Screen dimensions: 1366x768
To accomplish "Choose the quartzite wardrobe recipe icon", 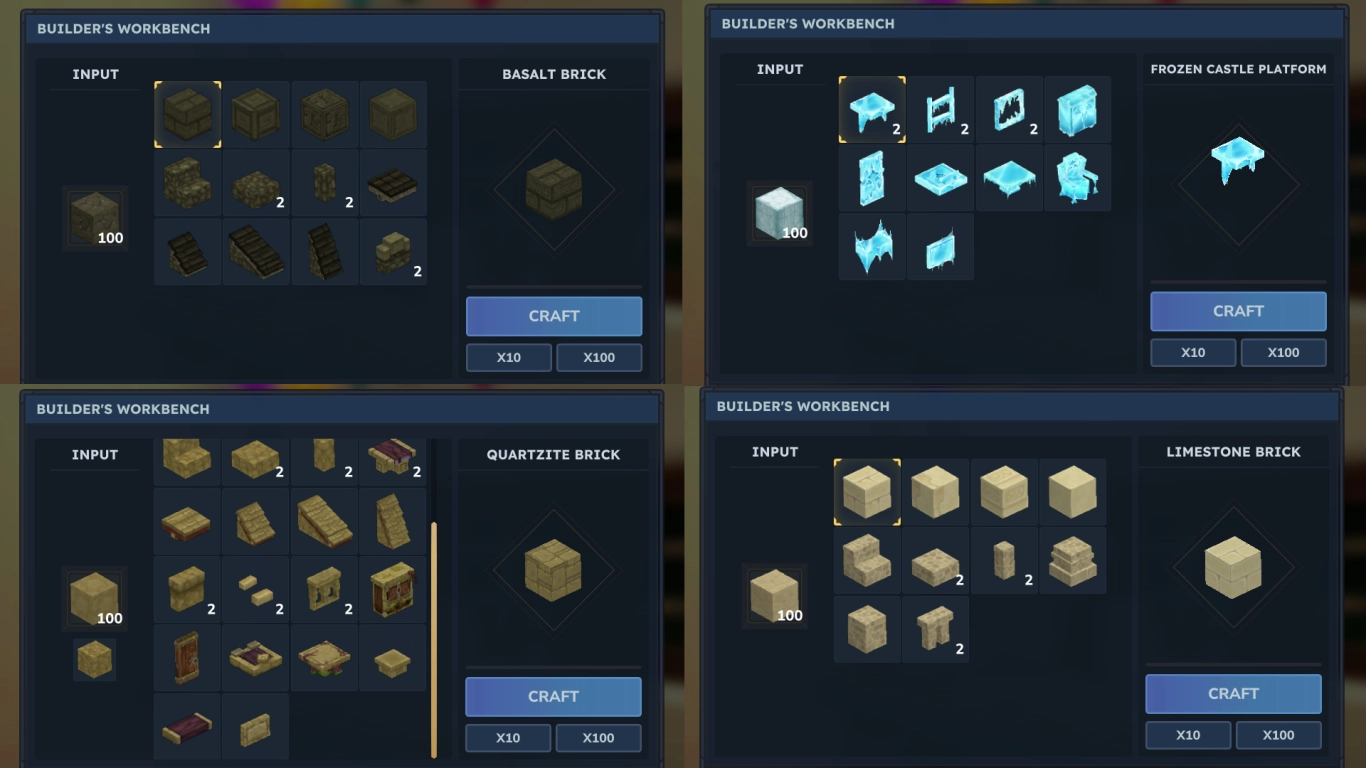I will click(393, 592).
